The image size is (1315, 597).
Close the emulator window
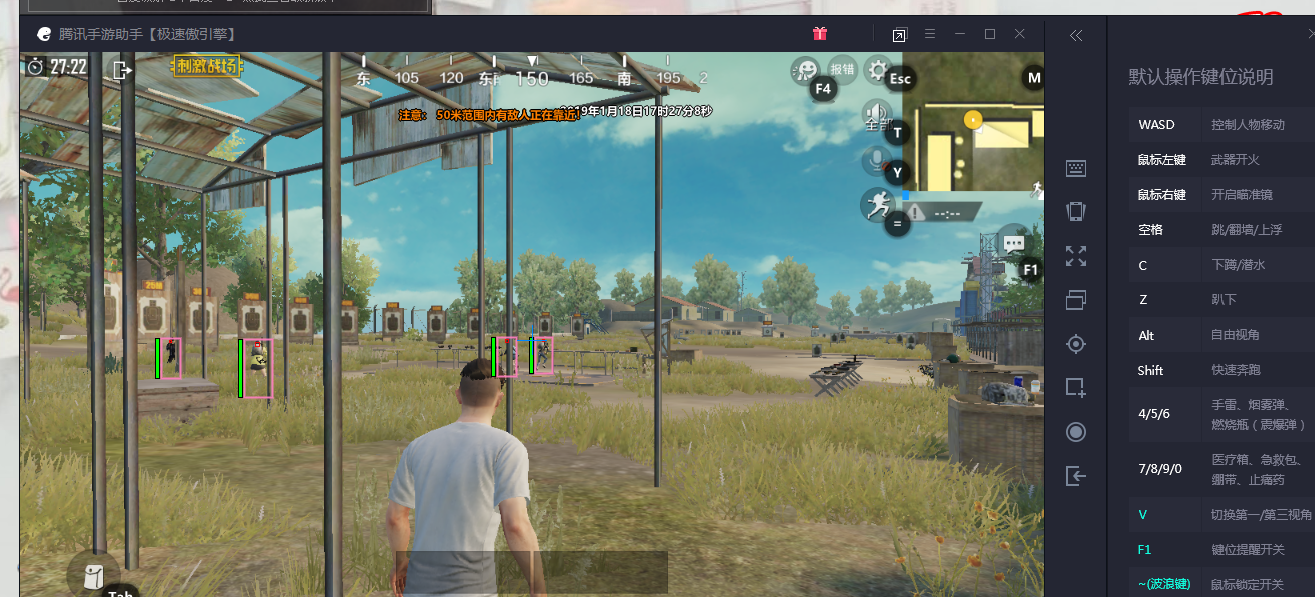1020,34
